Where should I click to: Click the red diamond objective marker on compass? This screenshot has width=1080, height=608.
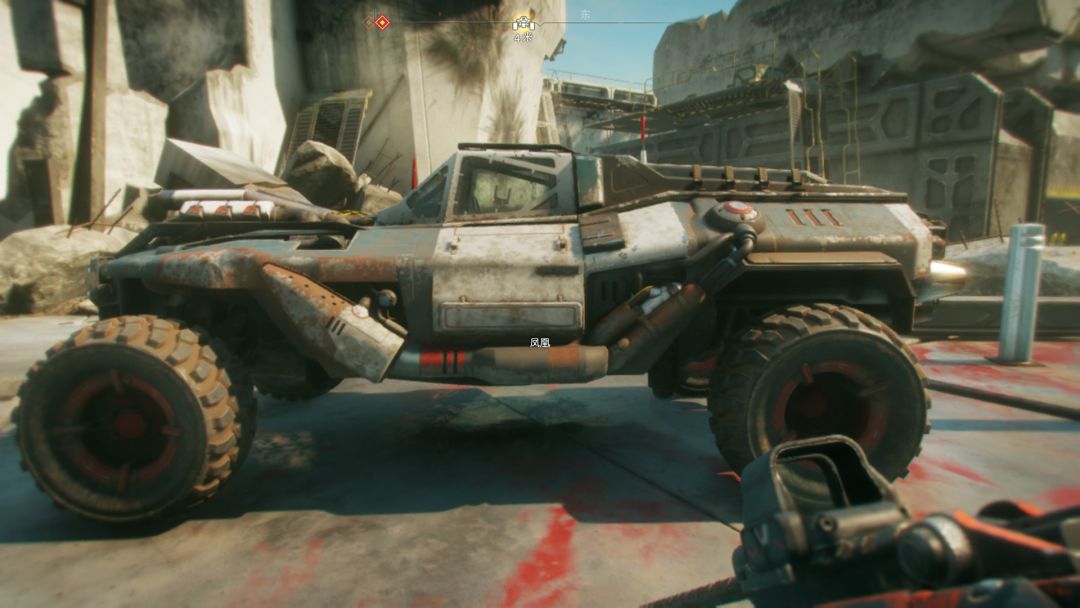click(382, 22)
